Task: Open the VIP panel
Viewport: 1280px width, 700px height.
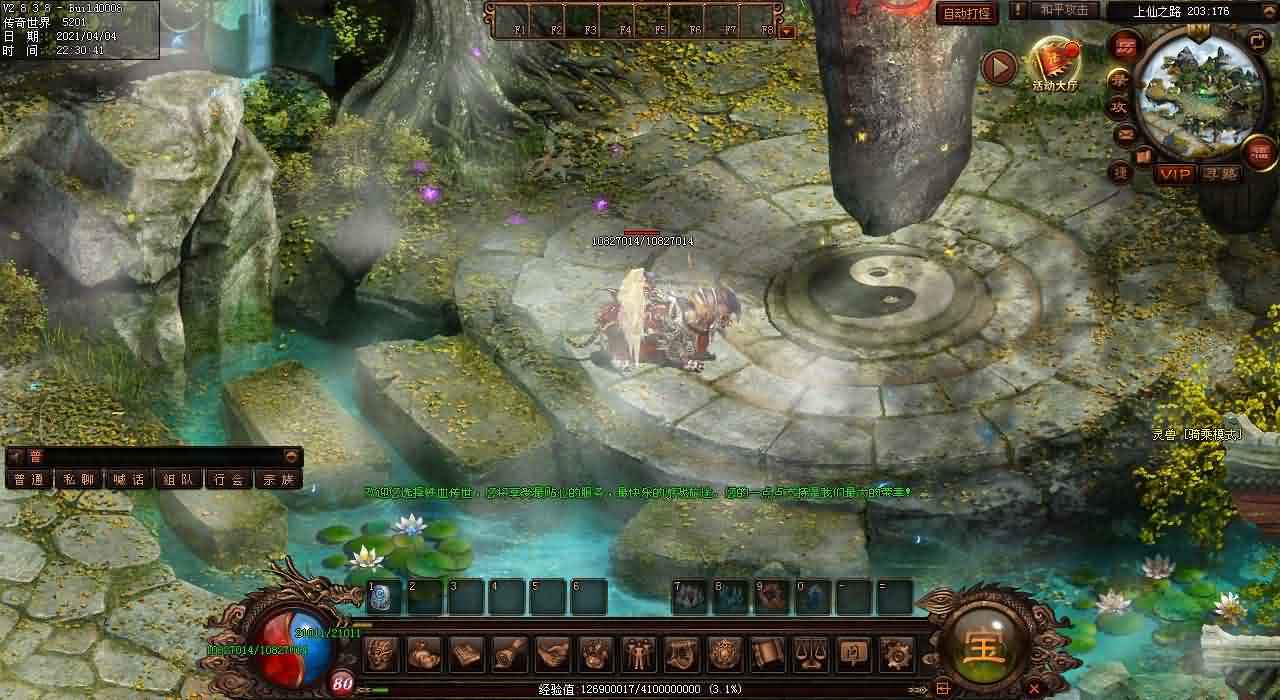Action: [x=1175, y=173]
